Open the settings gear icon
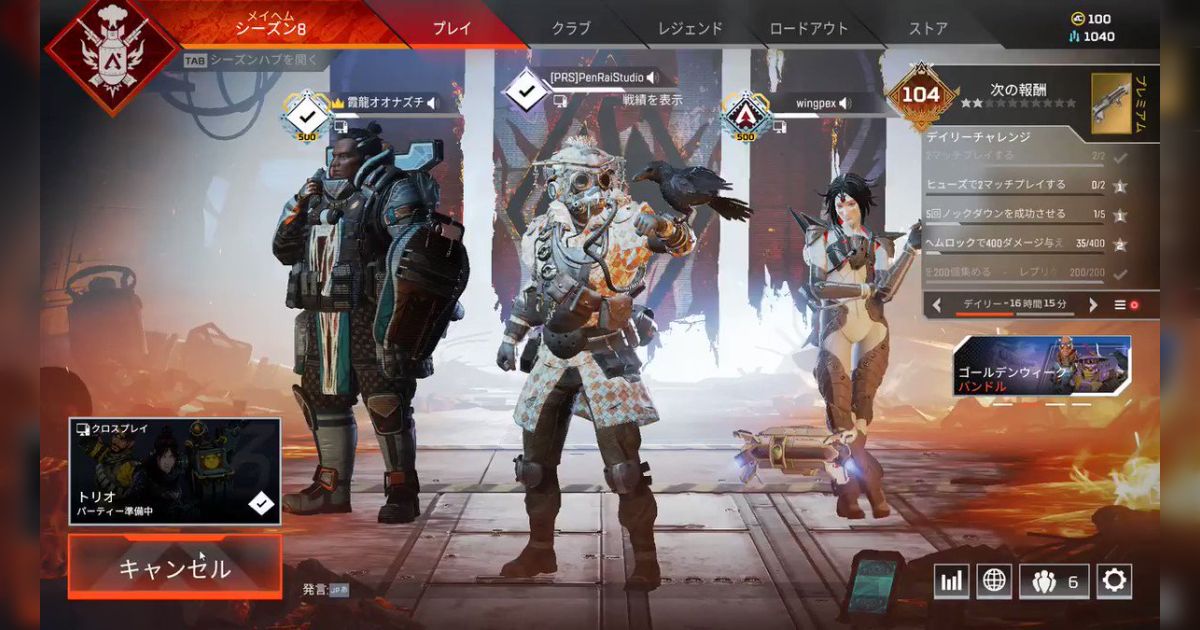The image size is (1200, 630). (1114, 580)
